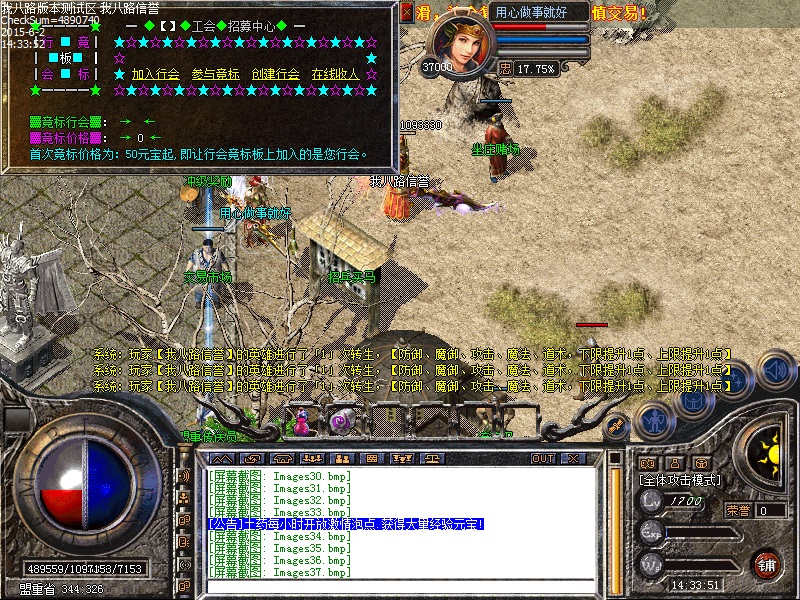This screenshot has height=600, width=800.
Task: Click the chat text input field
Action: click(x=400, y=585)
